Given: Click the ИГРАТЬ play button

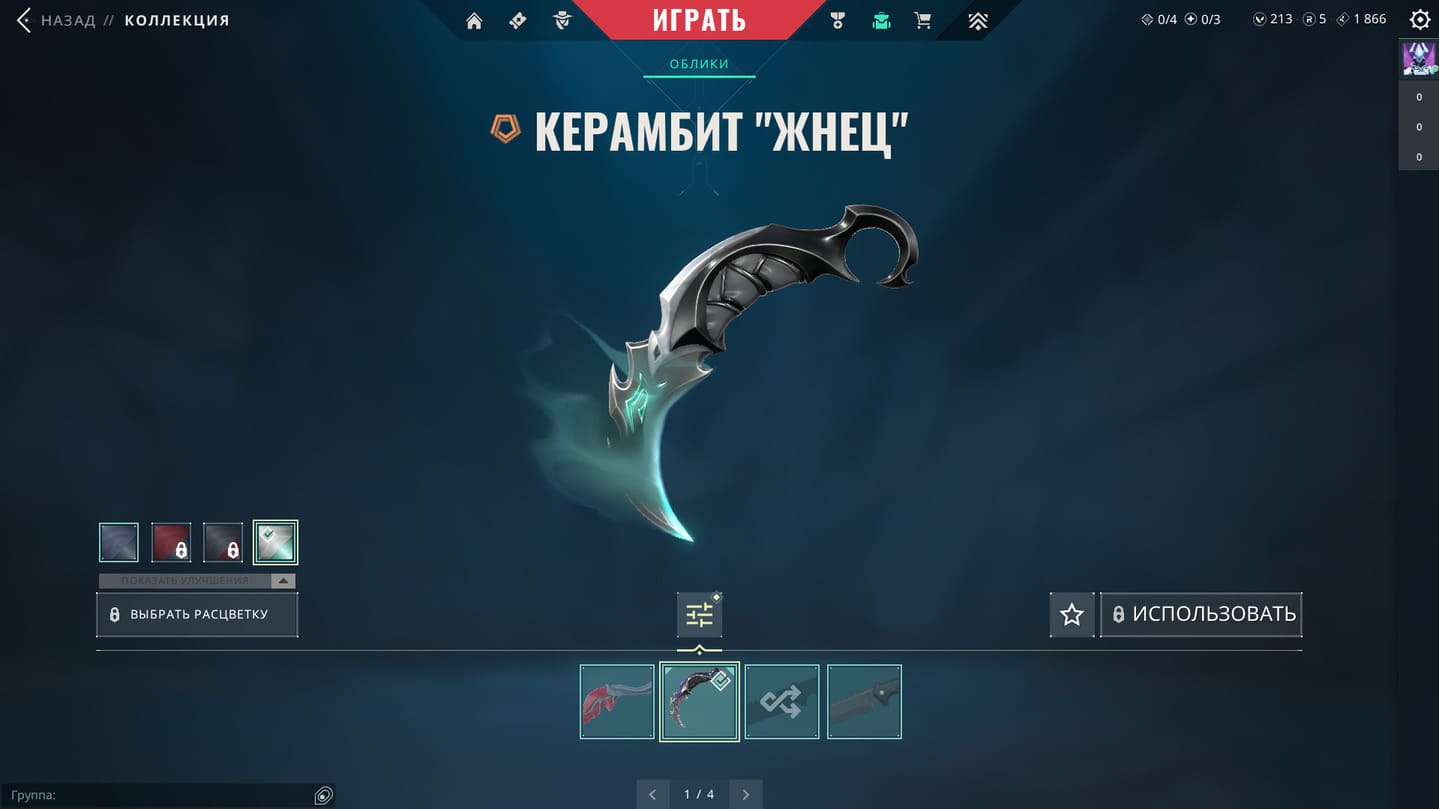Looking at the screenshot, I should pyautogui.click(x=699, y=20).
